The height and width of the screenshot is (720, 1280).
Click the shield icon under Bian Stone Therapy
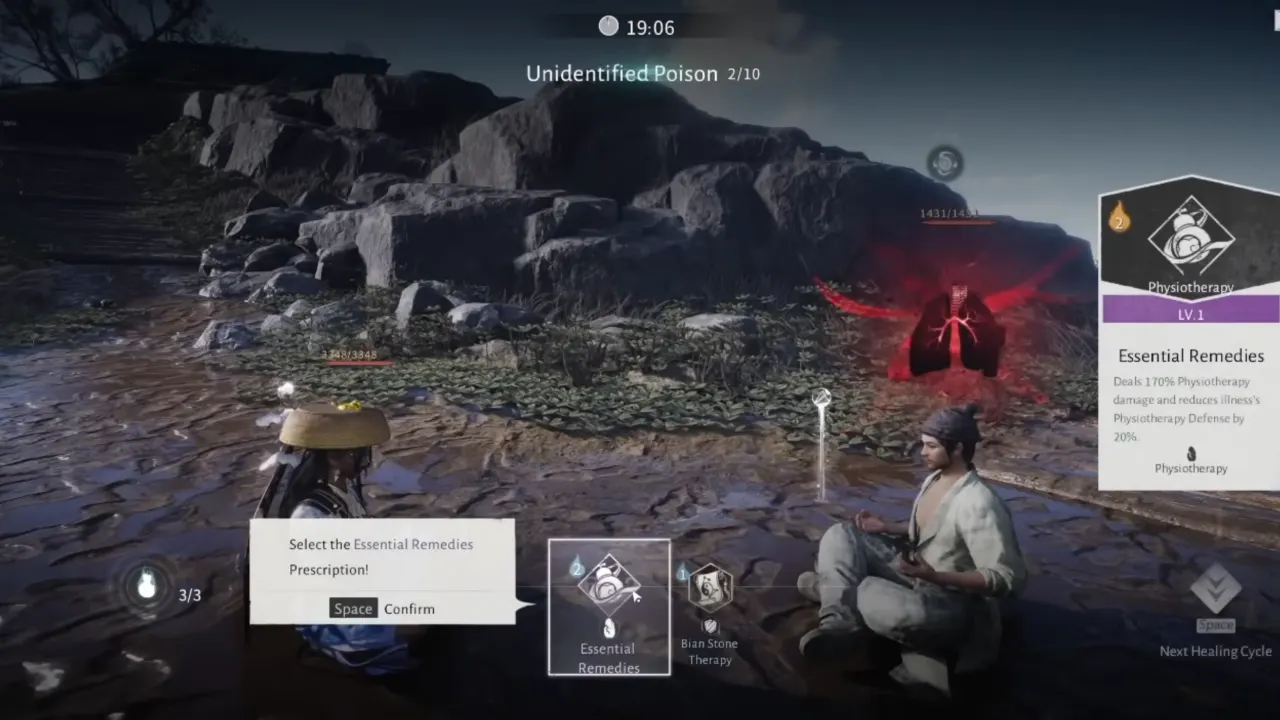[710, 625]
